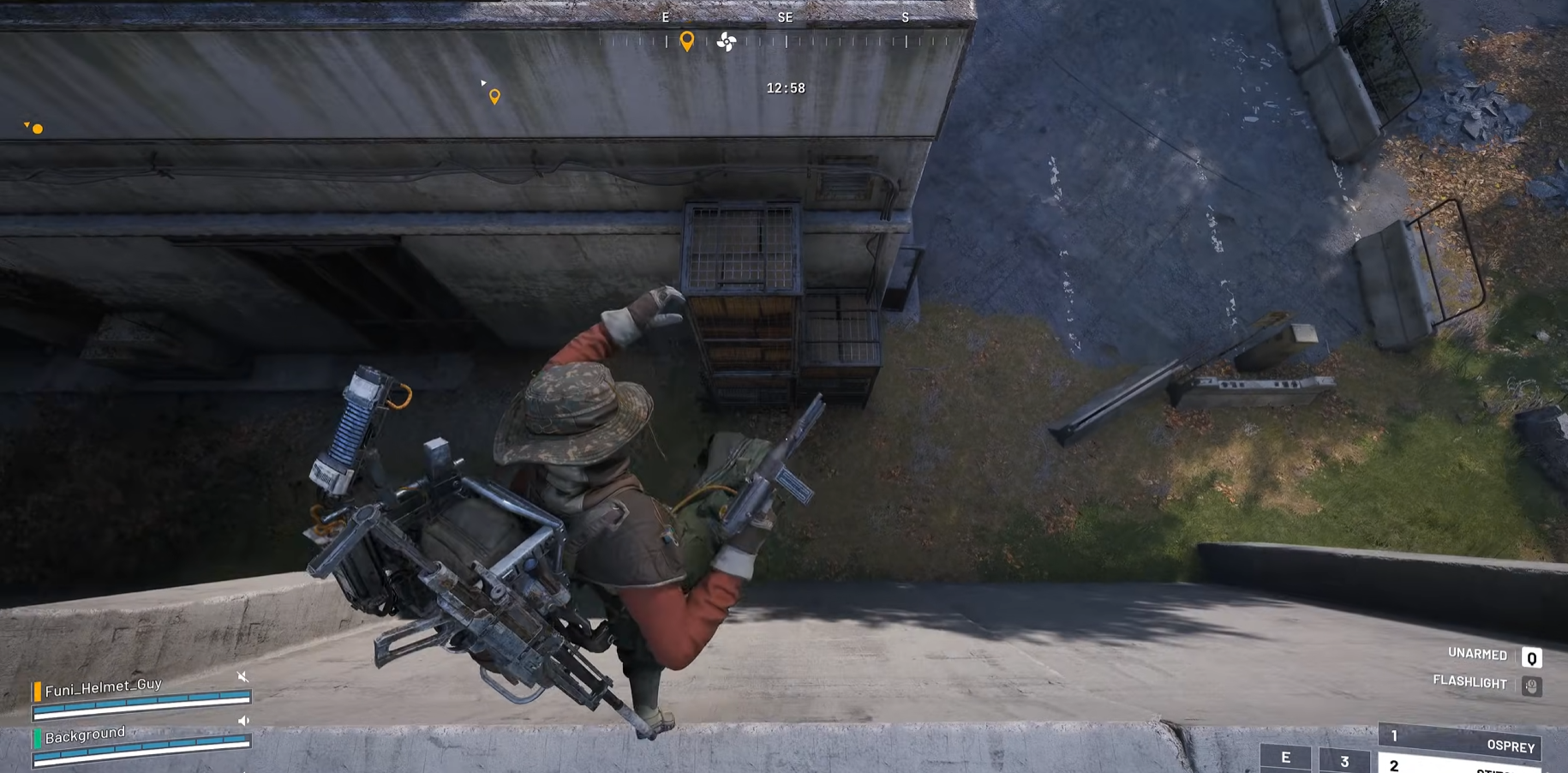Select the floating orange pin below the compass

click(494, 97)
